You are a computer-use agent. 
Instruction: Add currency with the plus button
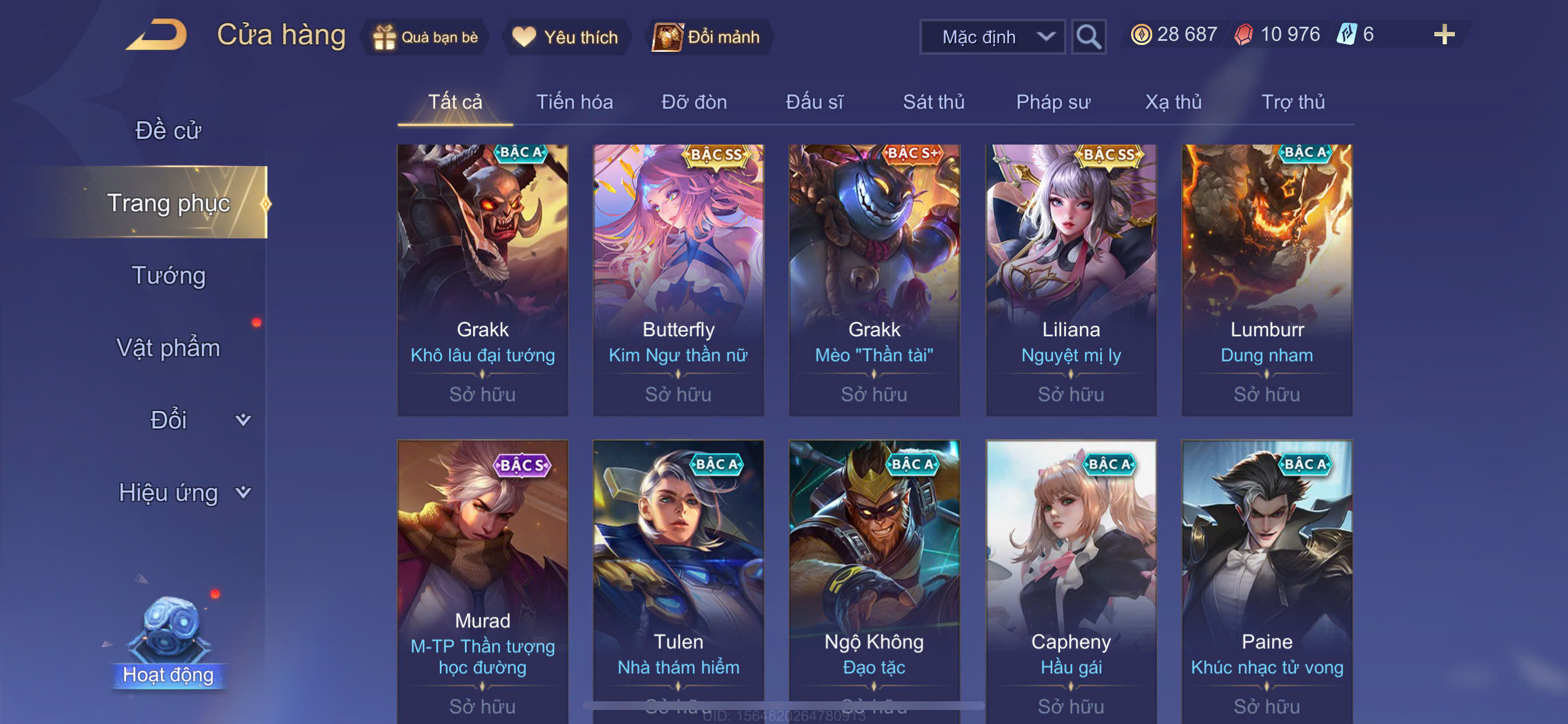(1443, 34)
